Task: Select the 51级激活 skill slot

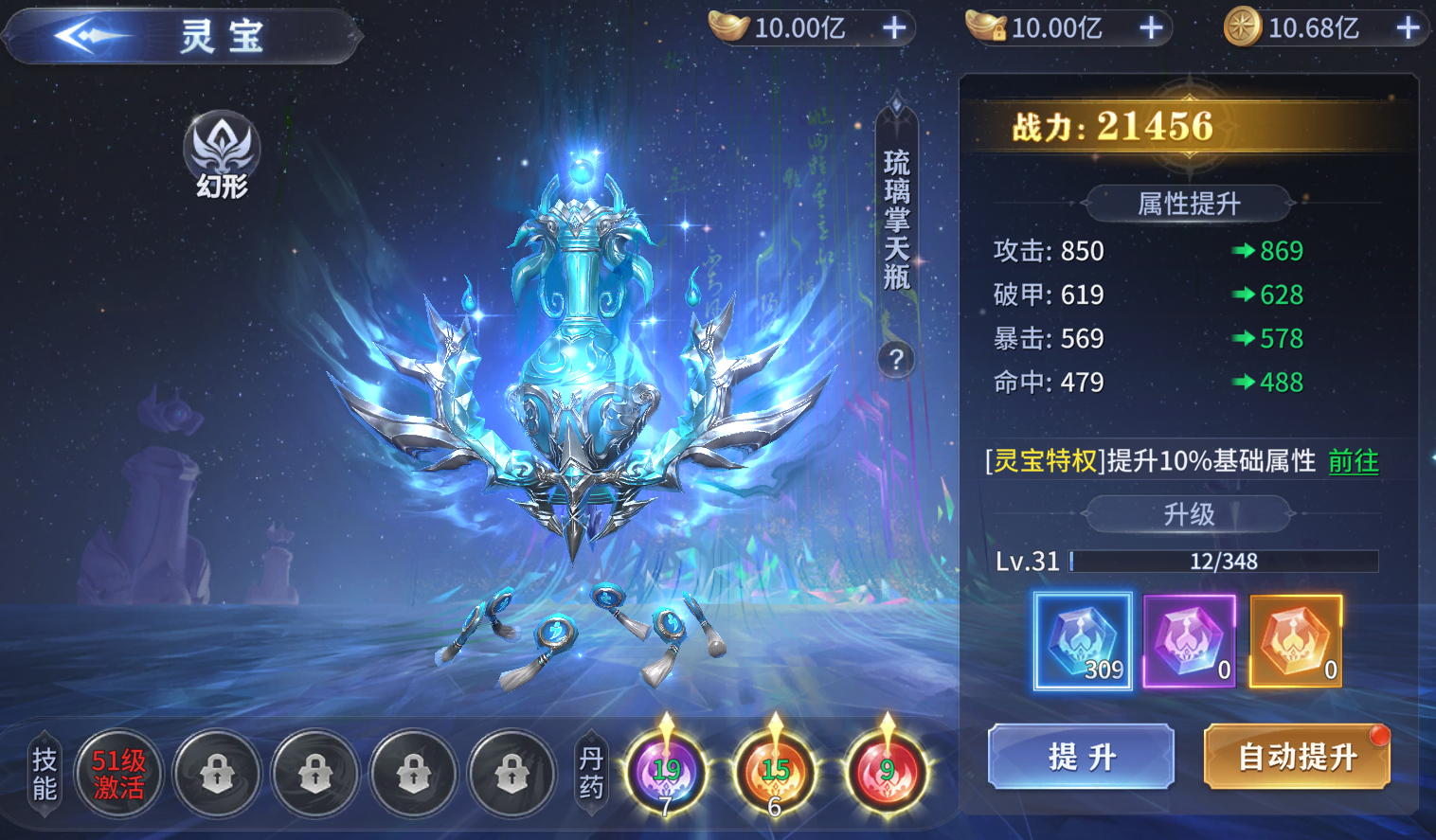Action: [119, 774]
